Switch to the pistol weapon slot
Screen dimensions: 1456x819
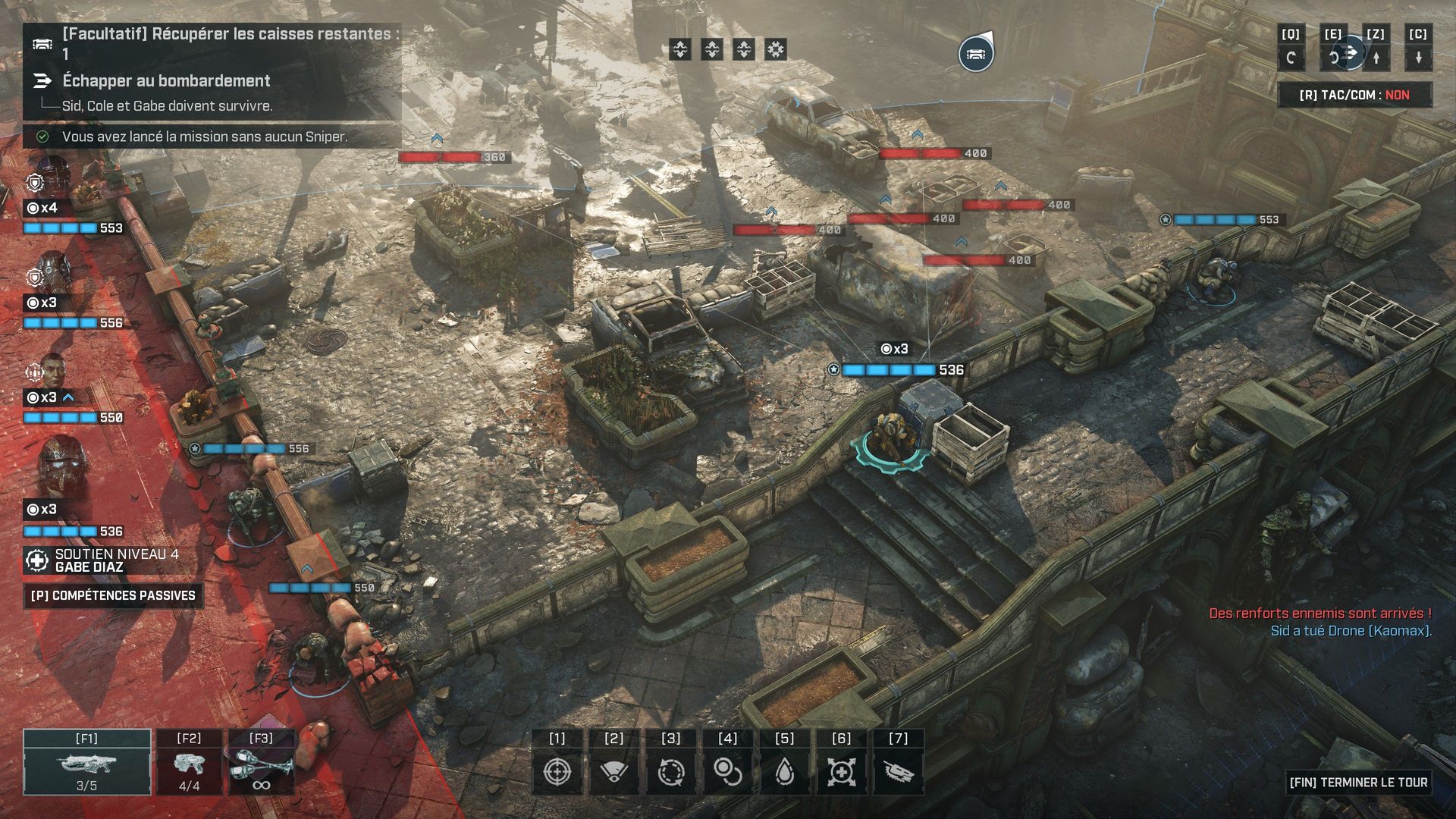(x=189, y=762)
